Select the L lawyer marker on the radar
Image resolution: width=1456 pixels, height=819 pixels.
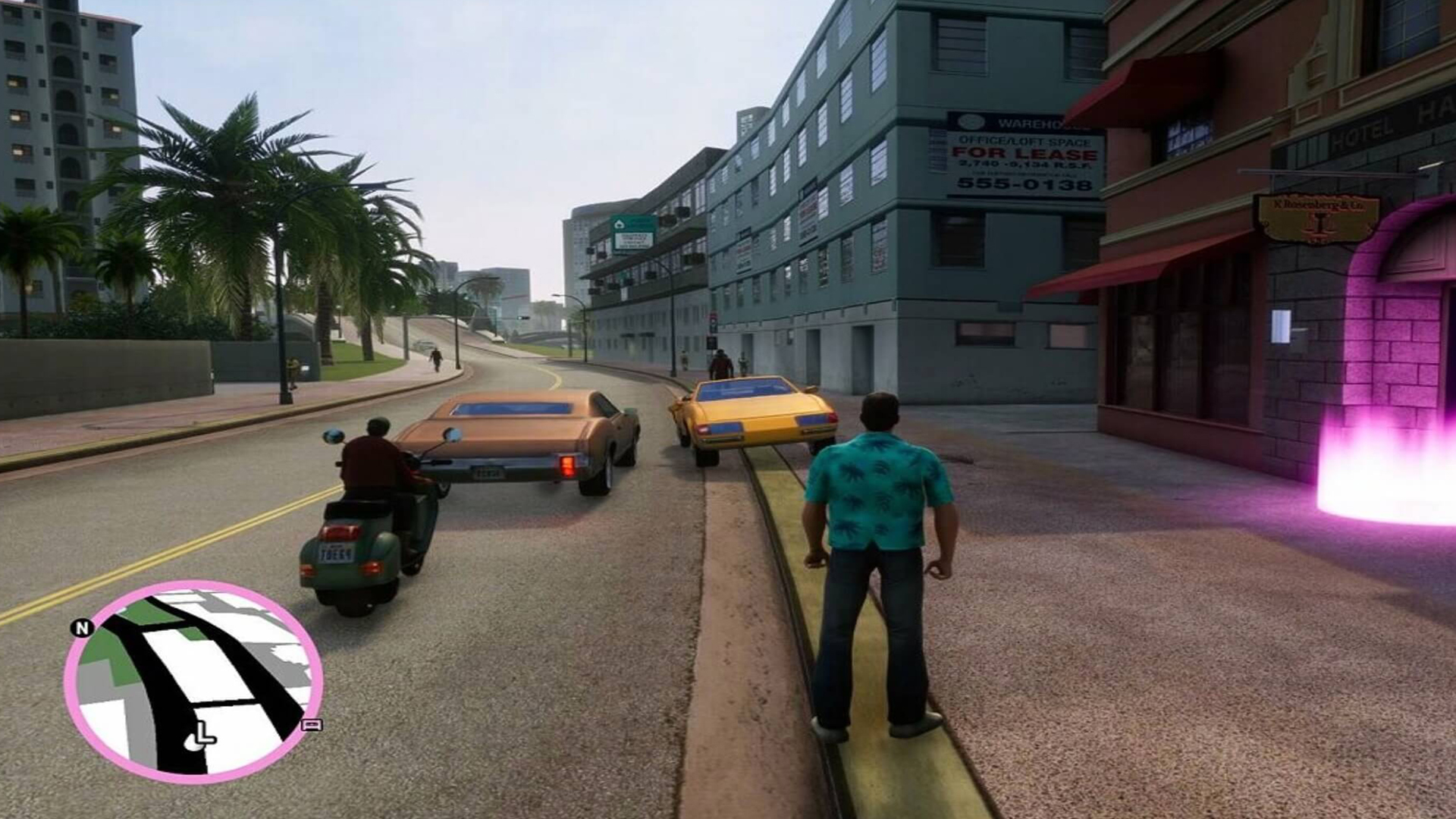click(202, 735)
